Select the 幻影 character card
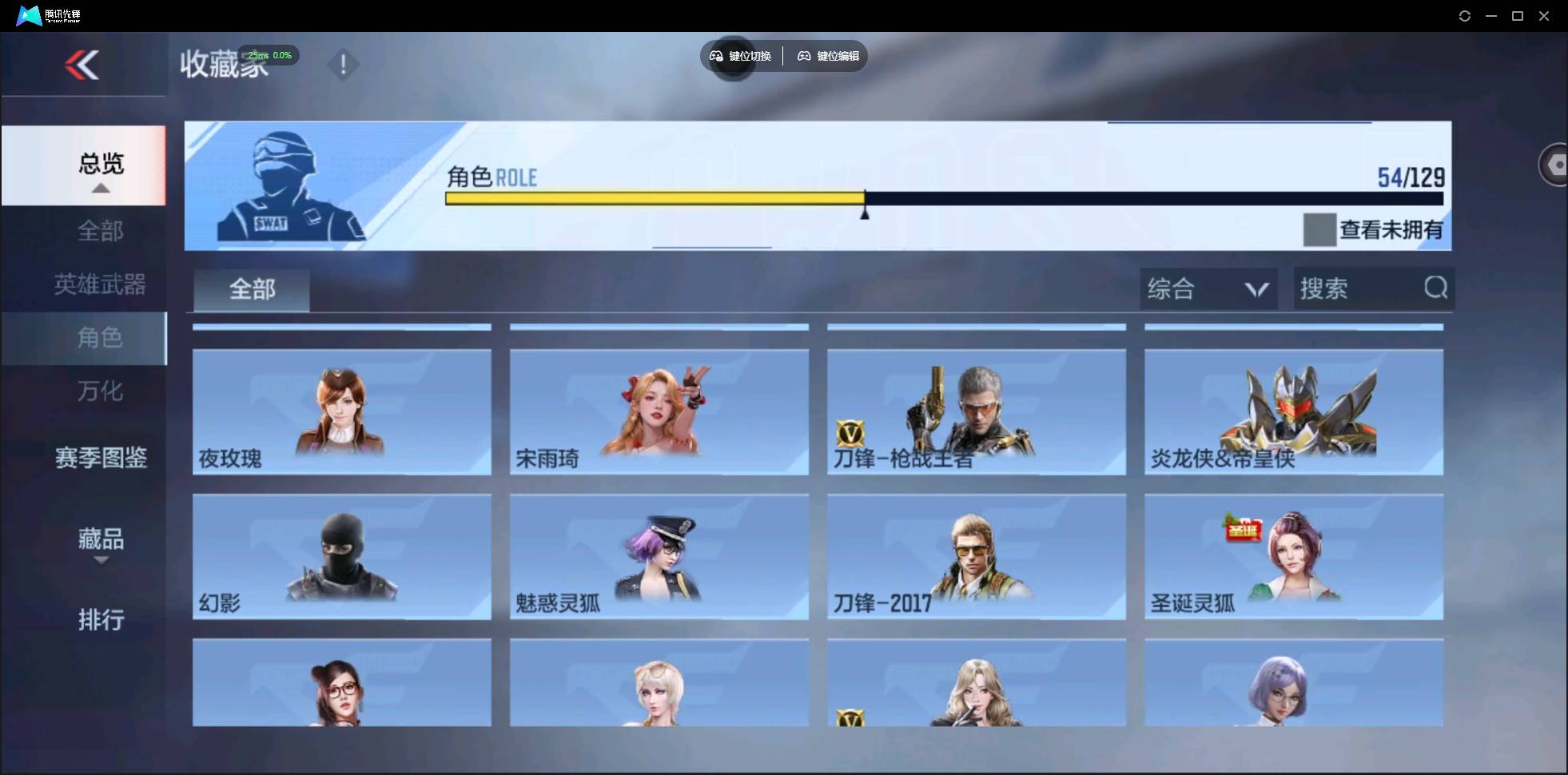The height and width of the screenshot is (775, 1568). point(341,557)
